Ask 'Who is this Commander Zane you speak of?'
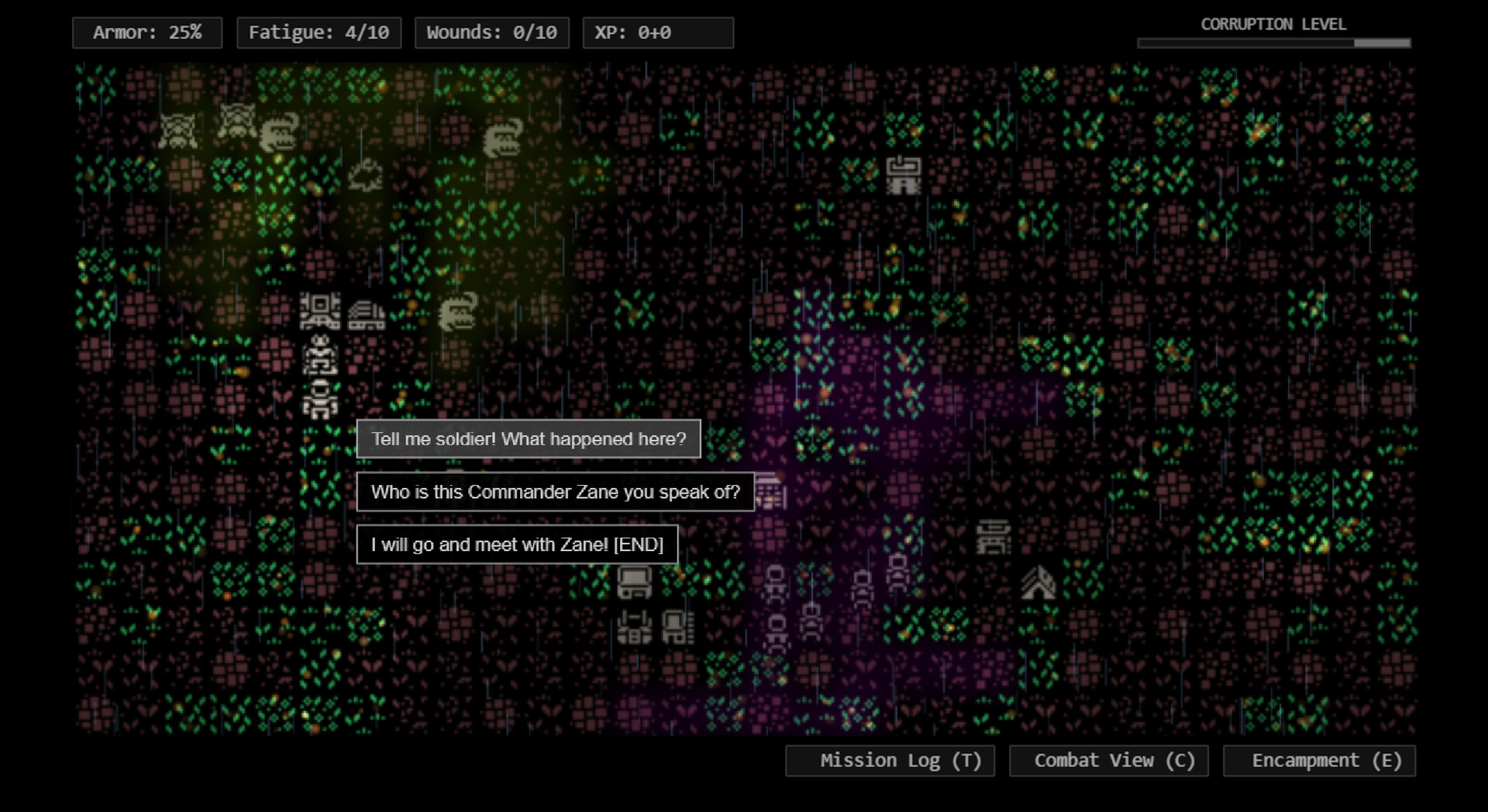 click(x=555, y=491)
